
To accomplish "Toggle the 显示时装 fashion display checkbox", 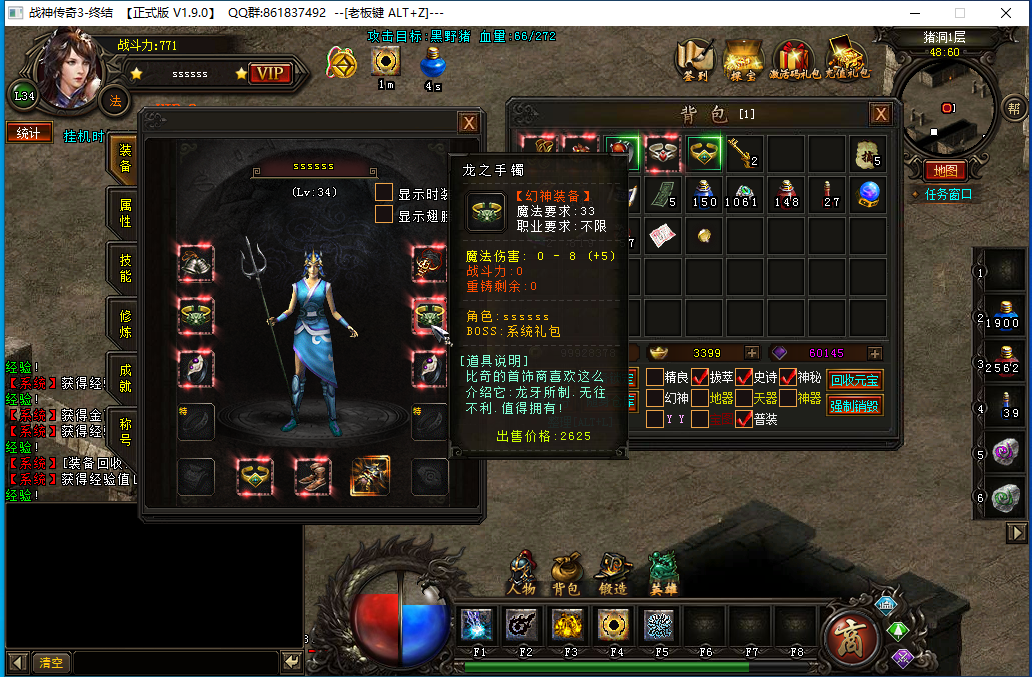I will point(384,193).
